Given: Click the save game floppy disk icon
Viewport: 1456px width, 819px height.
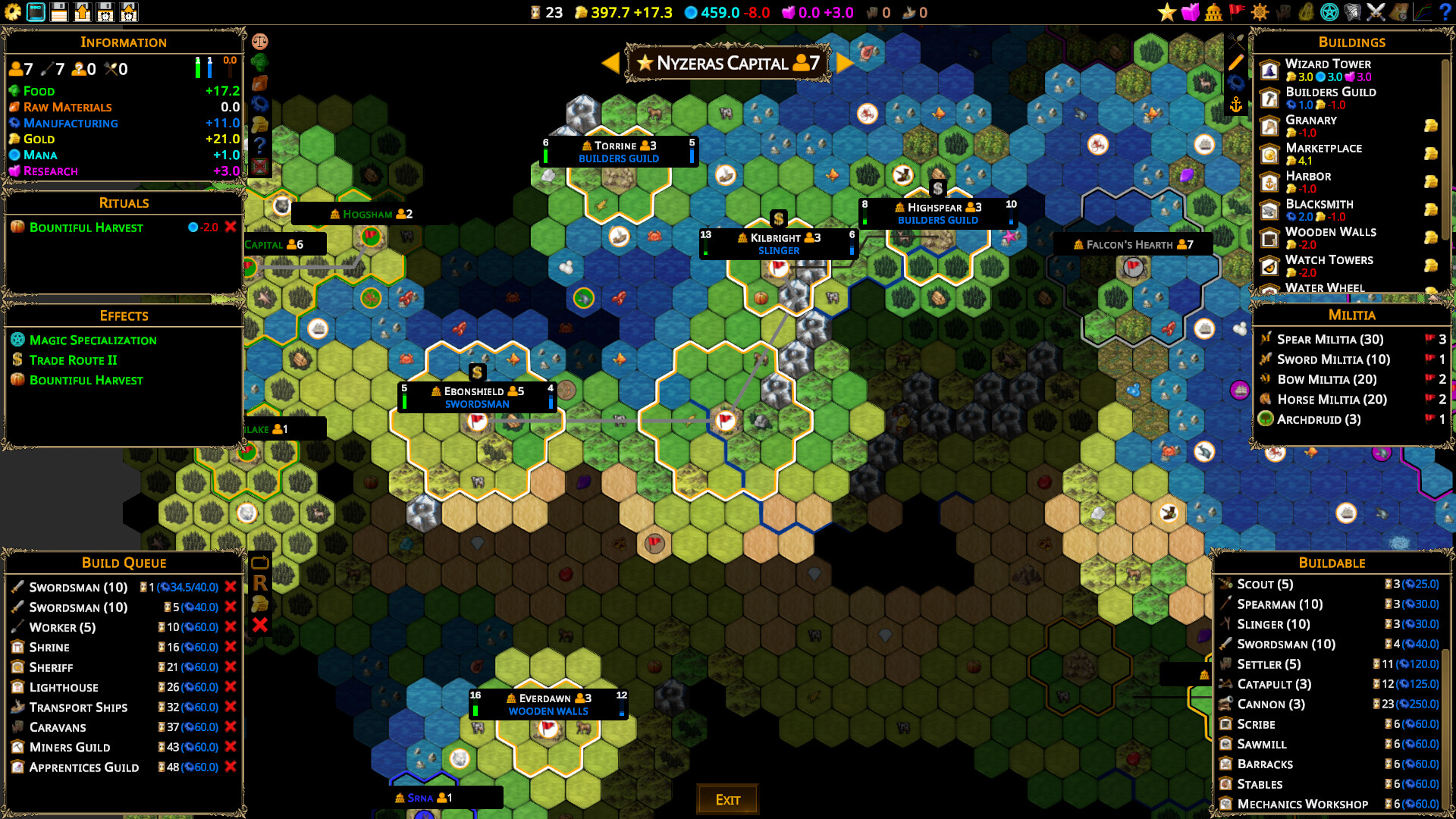Looking at the screenshot, I should click(59, 12).
